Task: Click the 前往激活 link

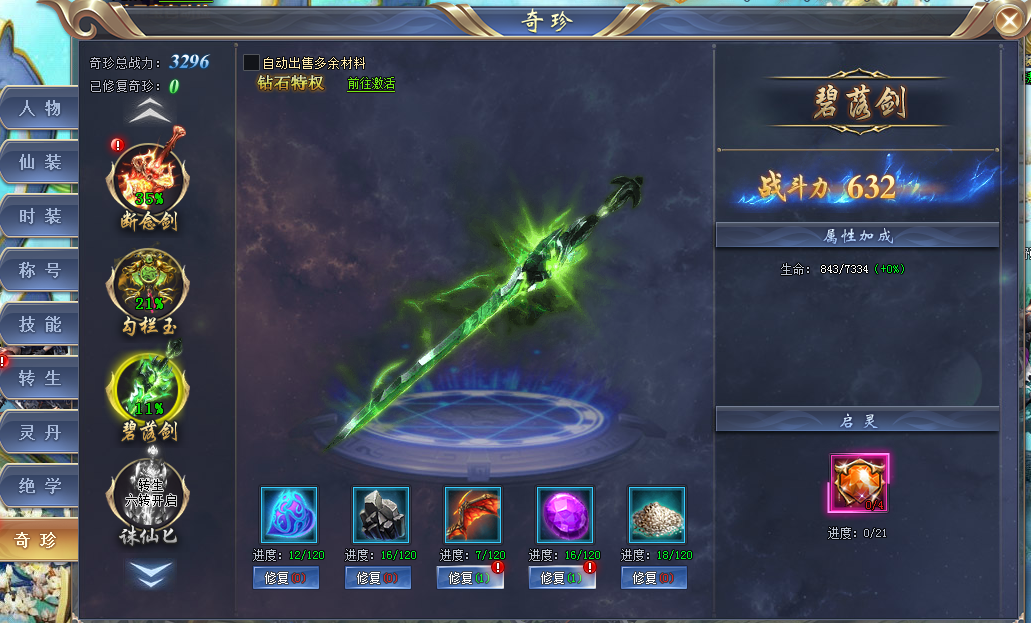Action: [371, 84]
